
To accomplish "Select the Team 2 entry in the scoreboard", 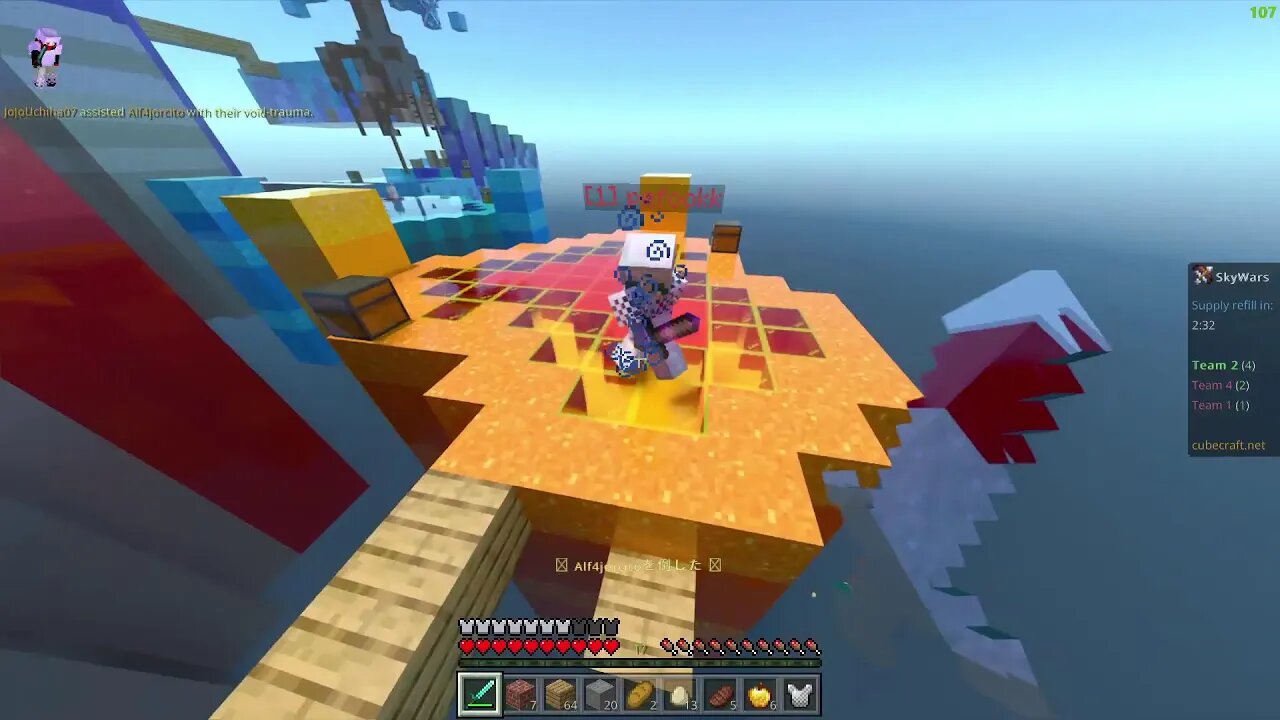I will [1220, 365].
